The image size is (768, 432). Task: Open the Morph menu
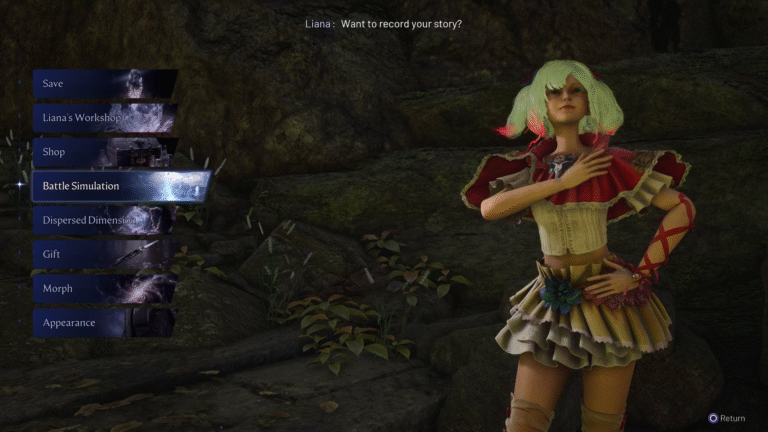pos(103,289)
